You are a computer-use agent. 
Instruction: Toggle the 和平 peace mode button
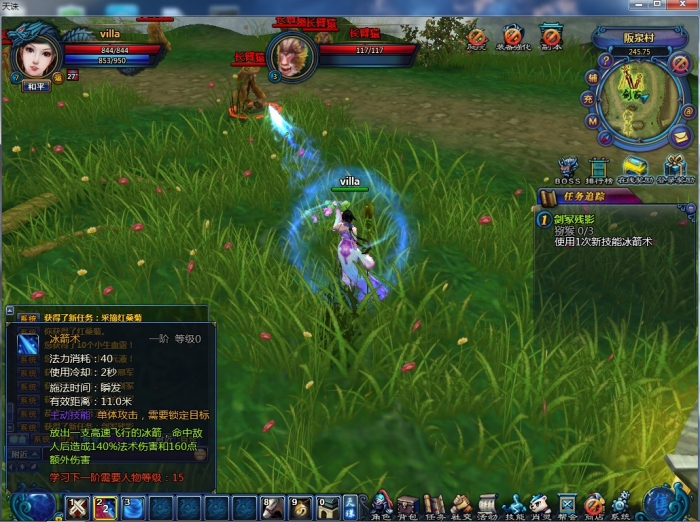point(37,86)
